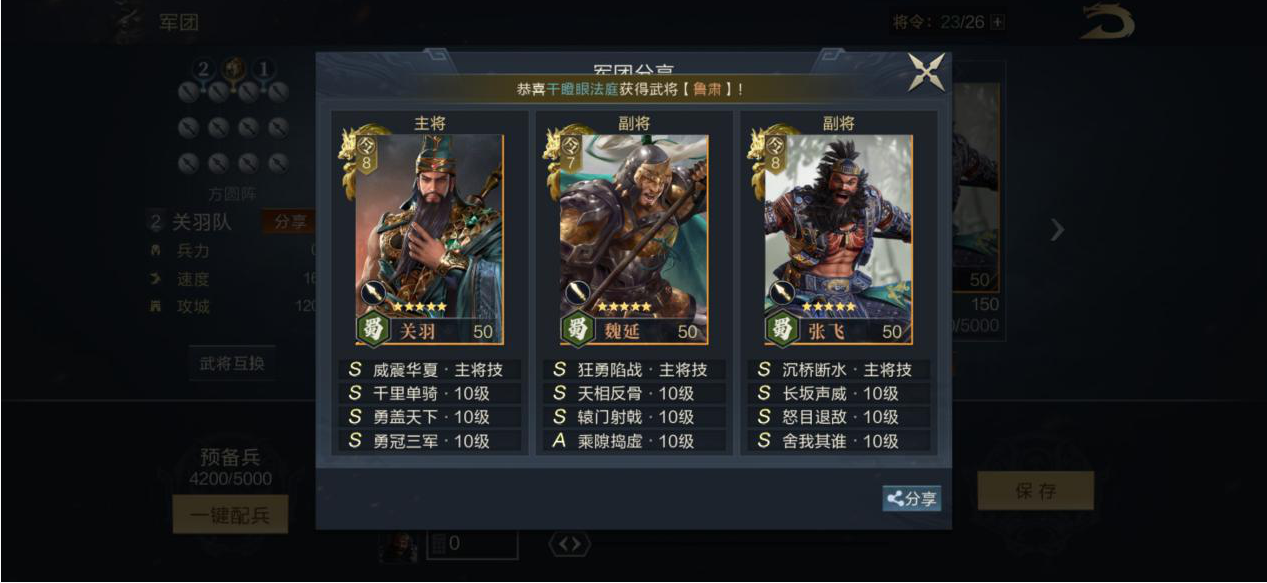The width and height of the screenshot is (1267, 583).
Task: Click the 保存 save button
Action: [x=1035, y=491]
